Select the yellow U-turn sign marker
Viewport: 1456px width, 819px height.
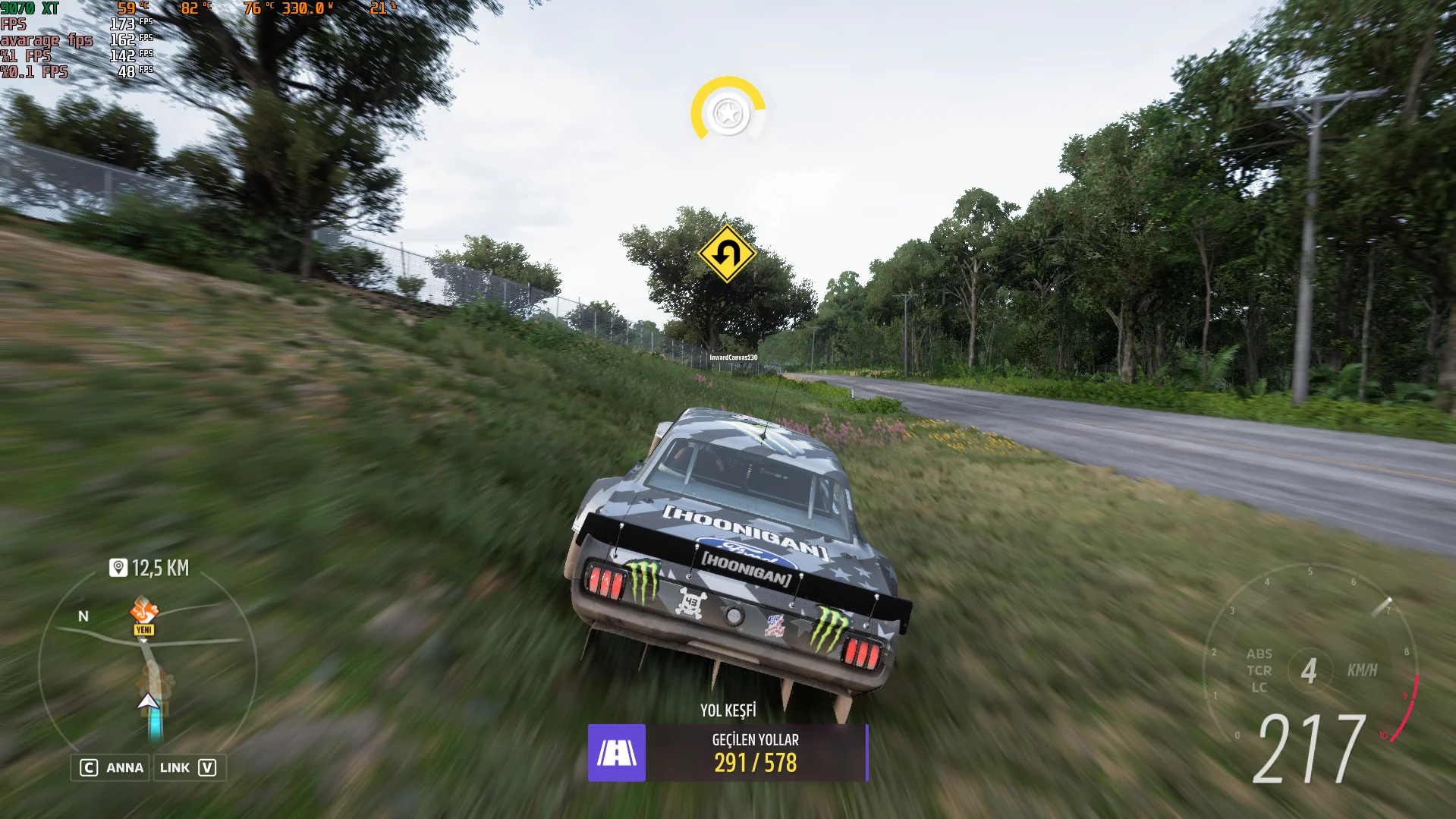tap(727, 254)
